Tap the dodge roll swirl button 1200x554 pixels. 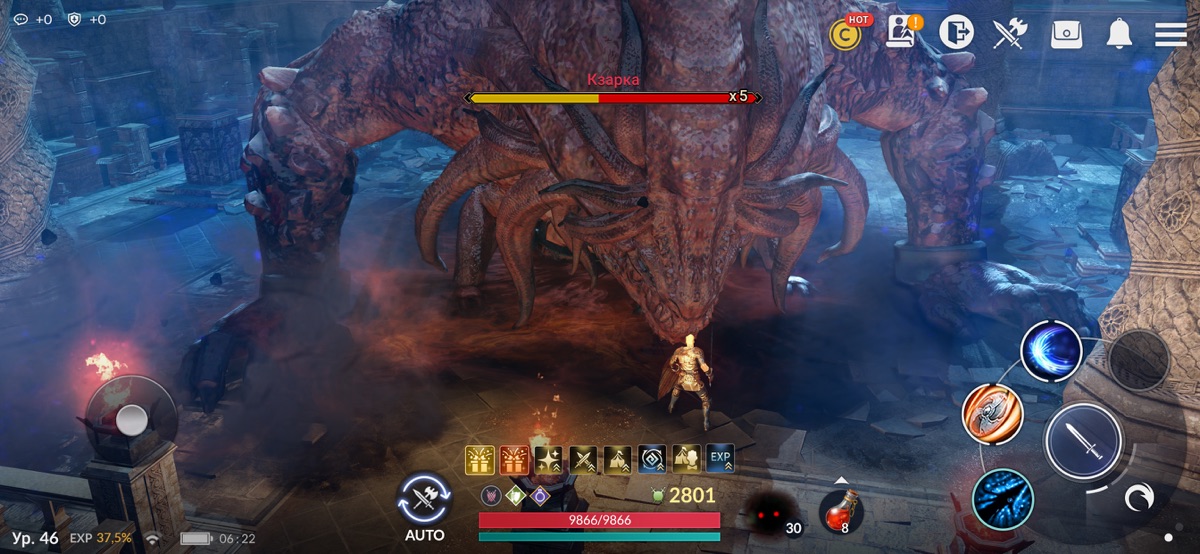click(1137, 497)
